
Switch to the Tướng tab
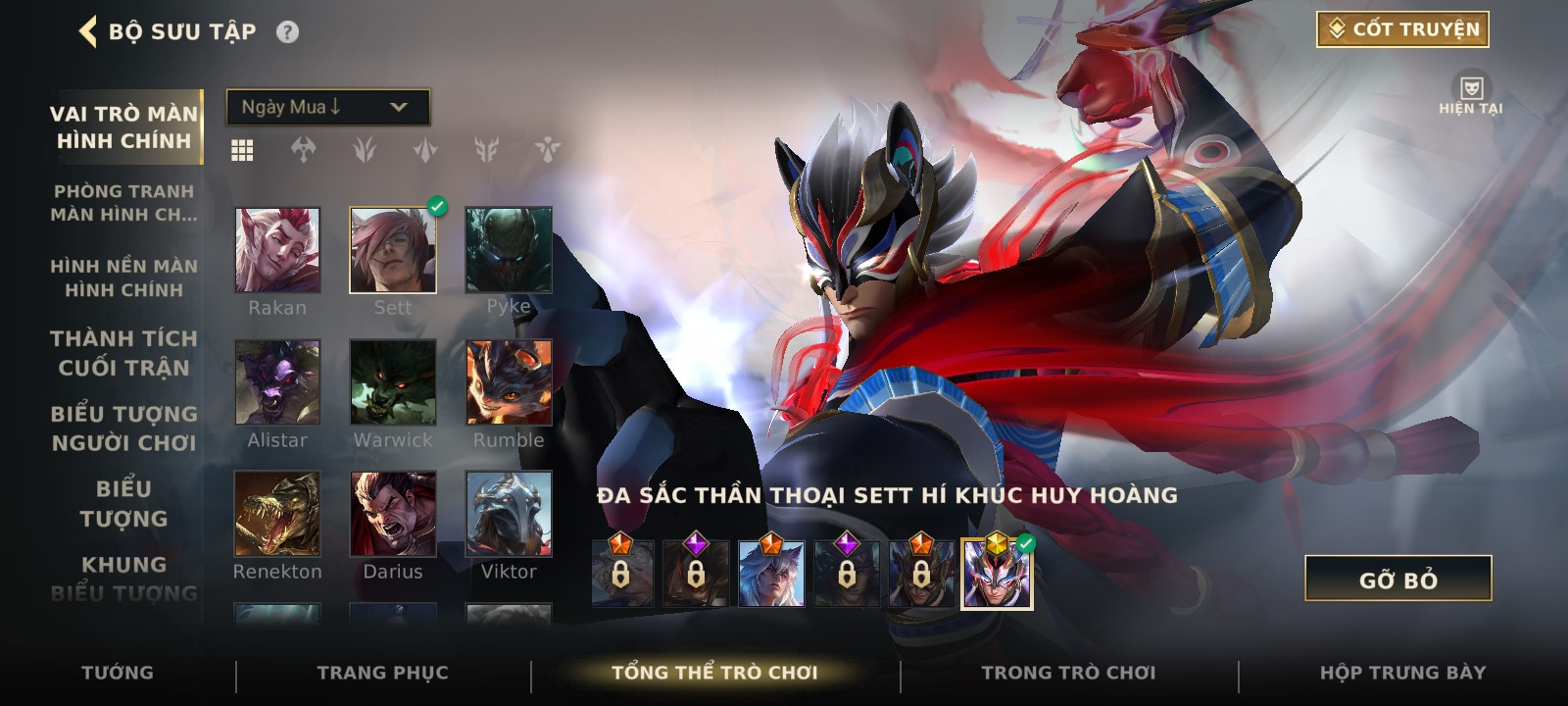(118, 673)
